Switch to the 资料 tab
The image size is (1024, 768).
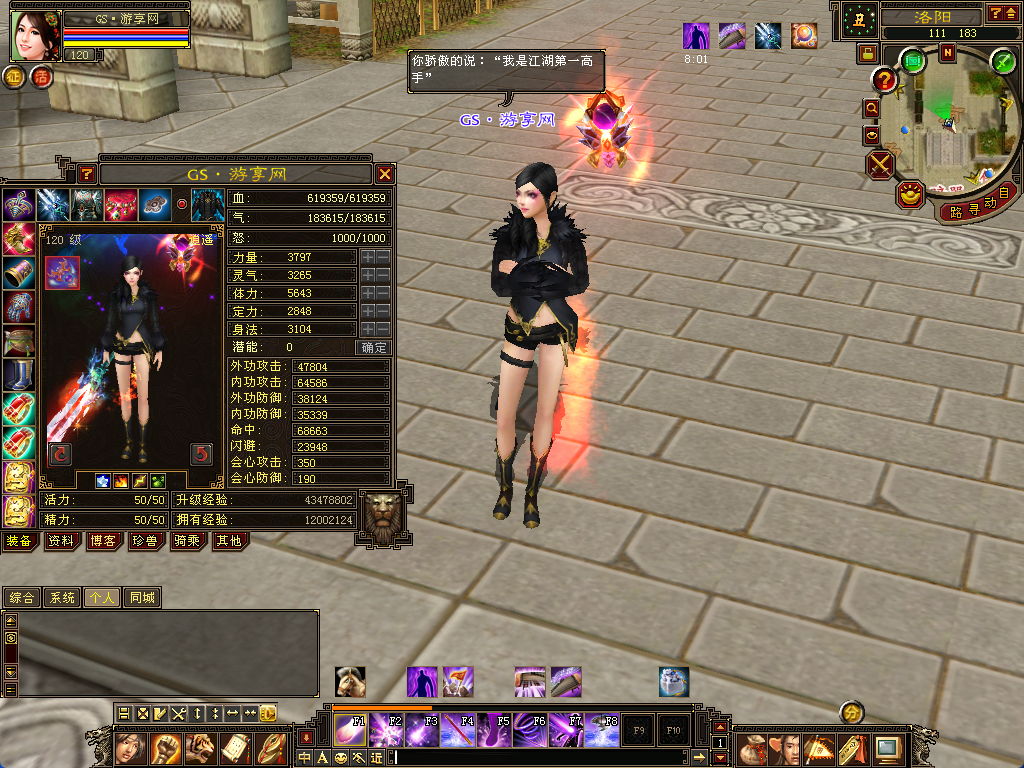61,541
